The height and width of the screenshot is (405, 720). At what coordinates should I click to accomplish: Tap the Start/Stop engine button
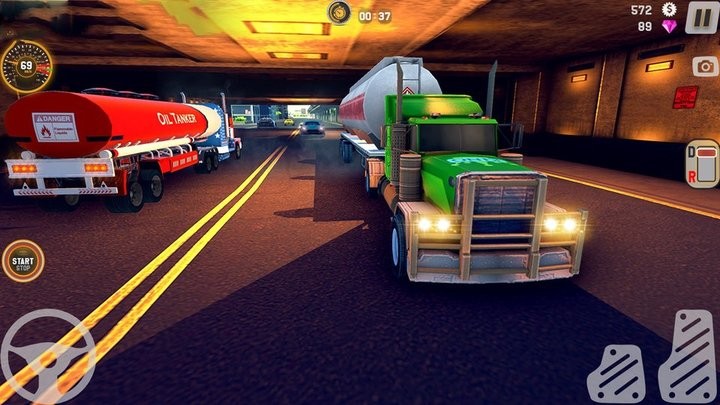(x=22, y=263)
